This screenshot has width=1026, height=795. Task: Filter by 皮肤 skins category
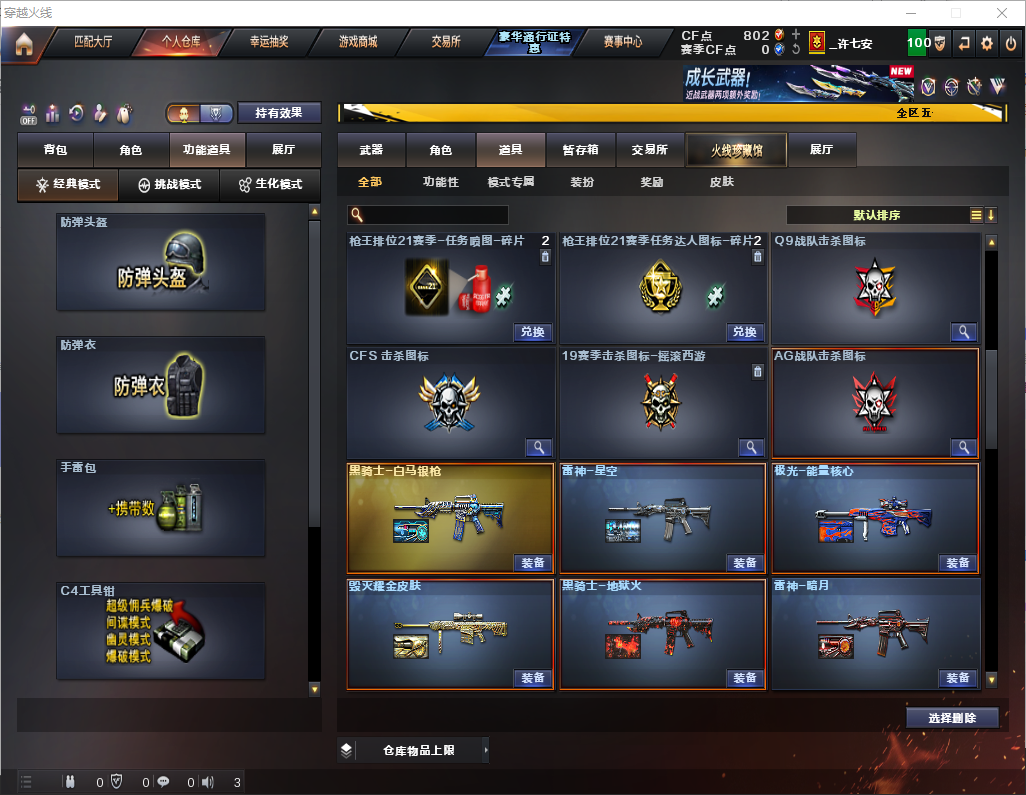pyautogui.click(x=721, y=182)
